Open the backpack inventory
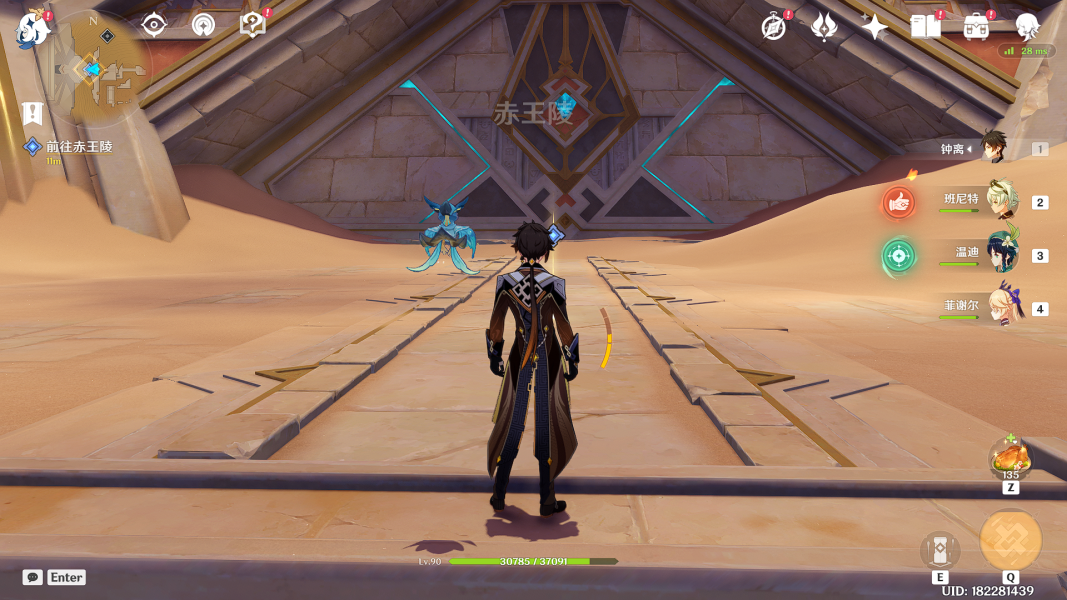The image size is (1067, 600). [x=976, y=27]
